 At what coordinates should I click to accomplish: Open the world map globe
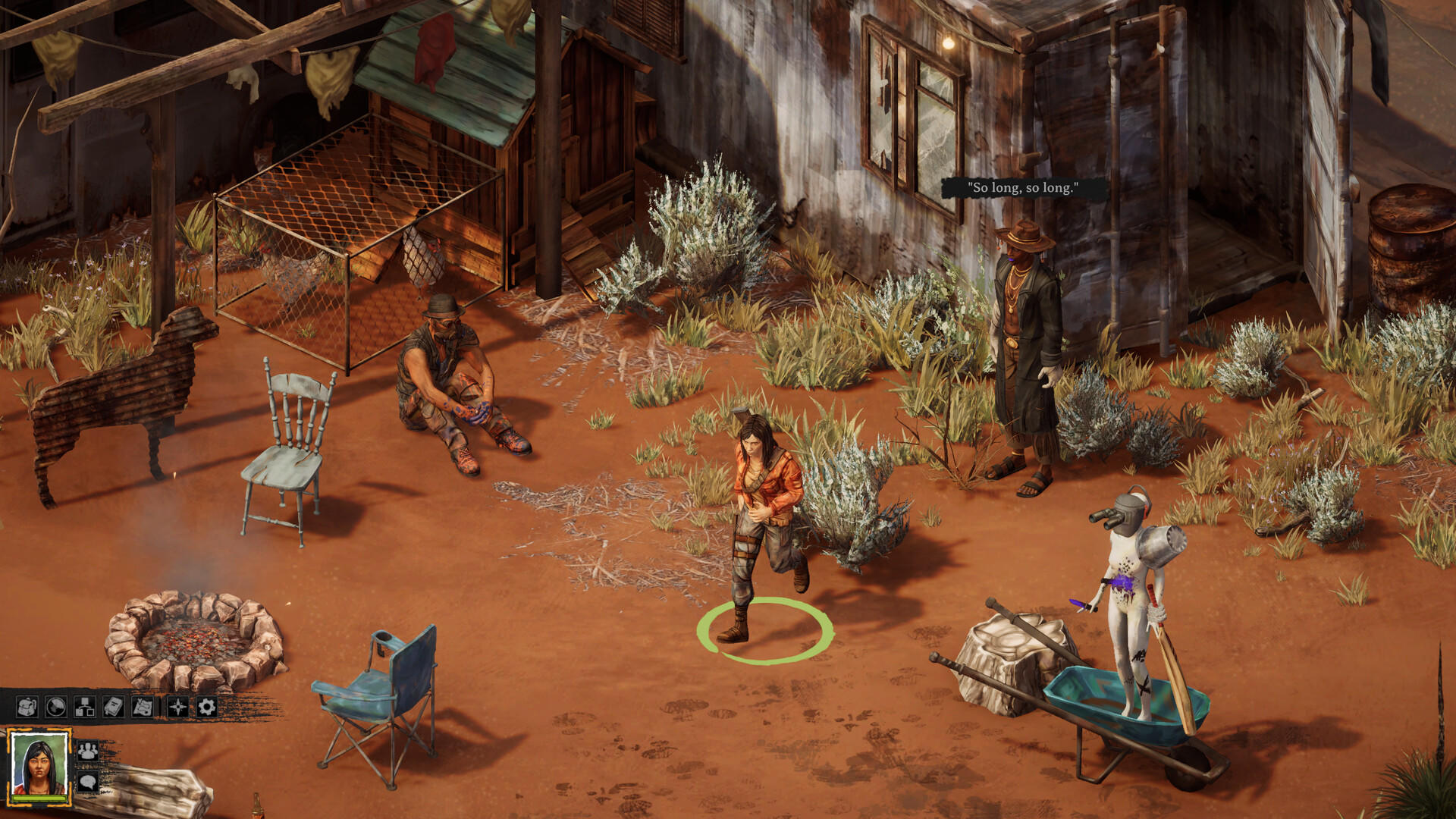coord(56,707)
